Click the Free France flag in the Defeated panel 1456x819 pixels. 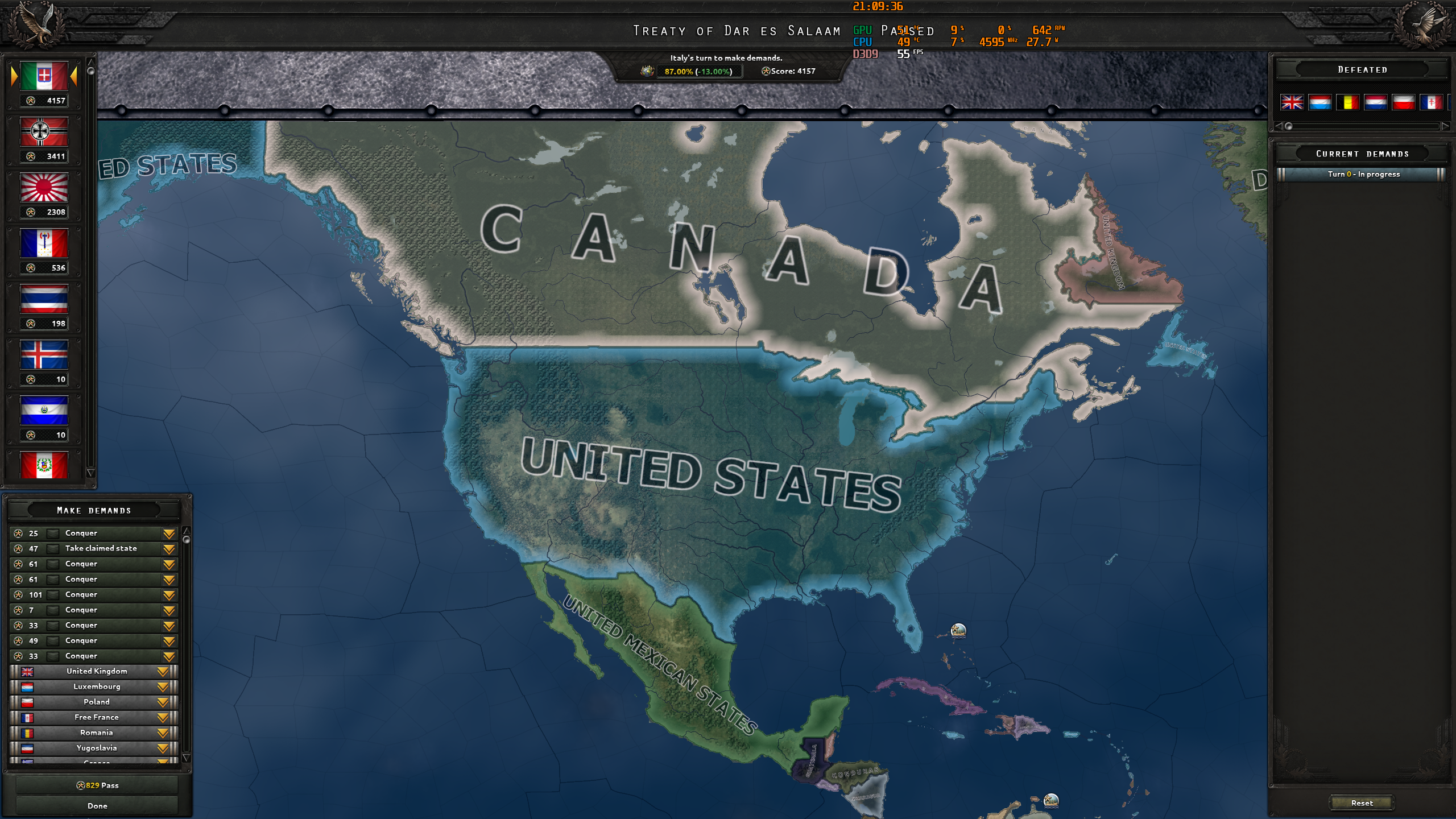tap(1431, 103)
